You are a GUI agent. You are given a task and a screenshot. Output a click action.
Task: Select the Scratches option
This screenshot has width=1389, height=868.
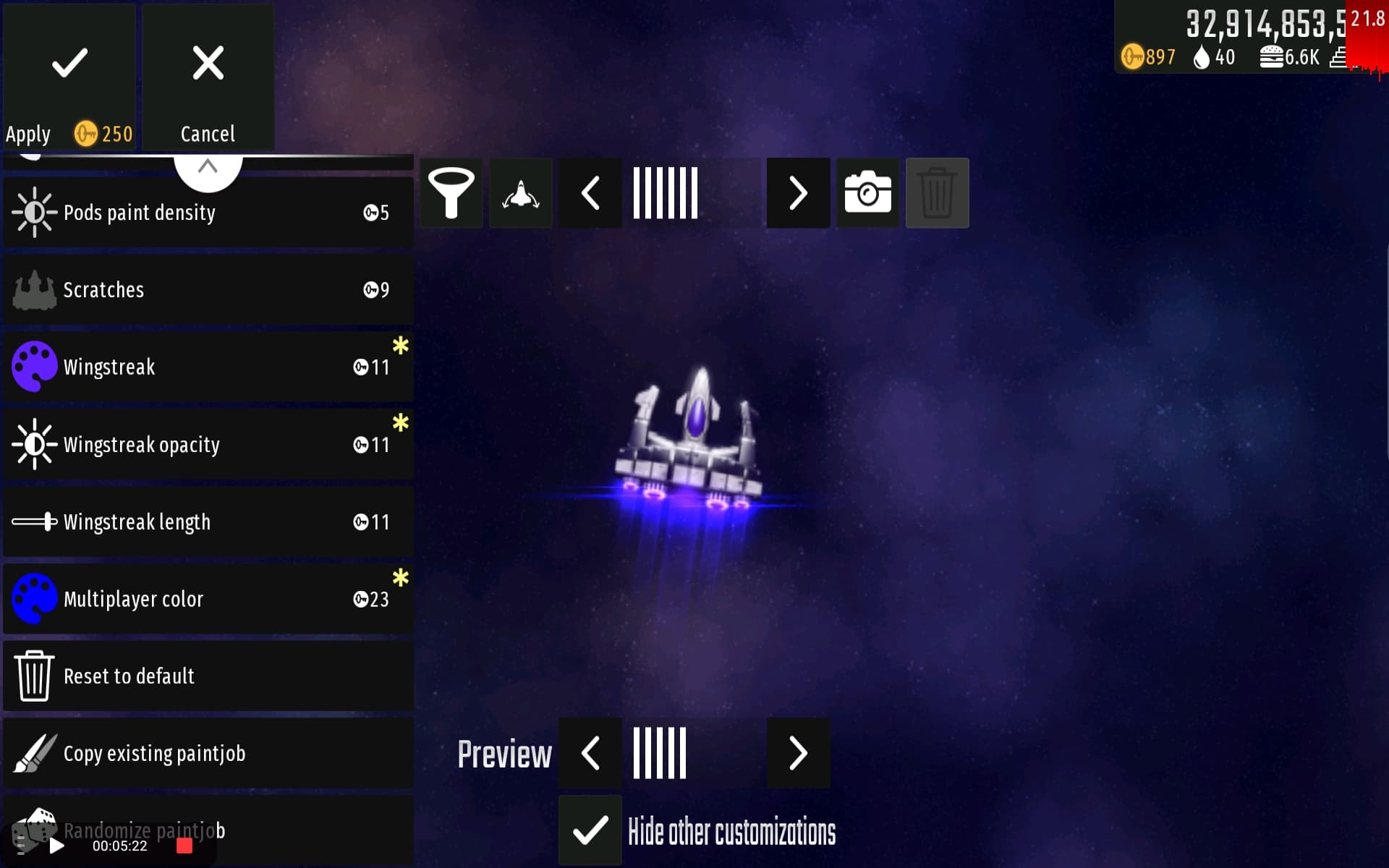[x=208, y=290]
